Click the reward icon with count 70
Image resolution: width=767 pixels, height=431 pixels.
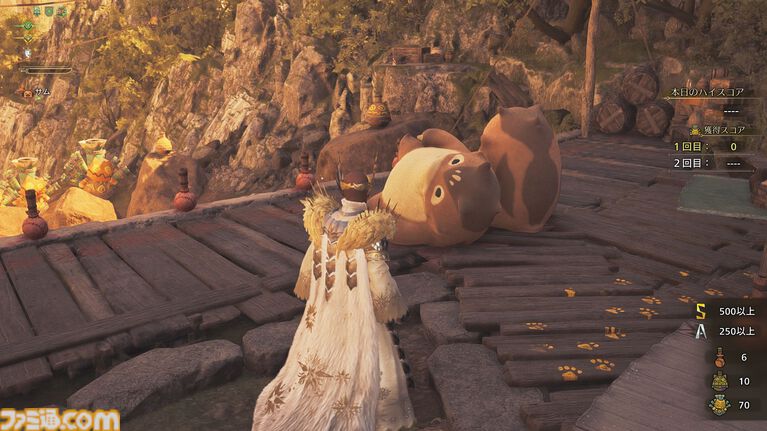click(x=719, y=405)
